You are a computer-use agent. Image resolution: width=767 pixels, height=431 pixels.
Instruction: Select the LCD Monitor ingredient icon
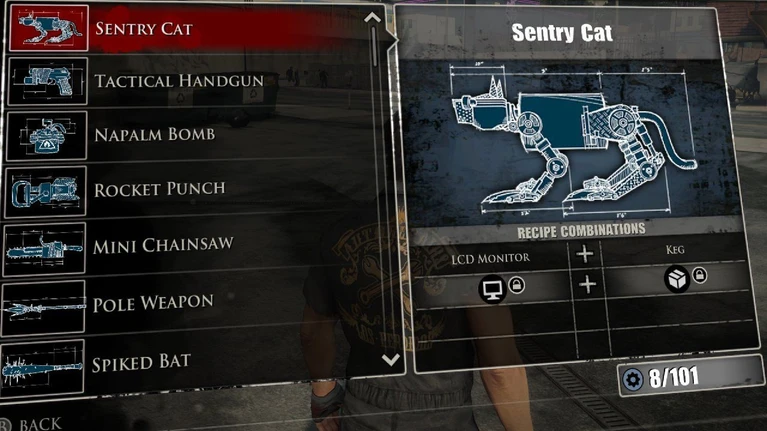pos(493,290)
